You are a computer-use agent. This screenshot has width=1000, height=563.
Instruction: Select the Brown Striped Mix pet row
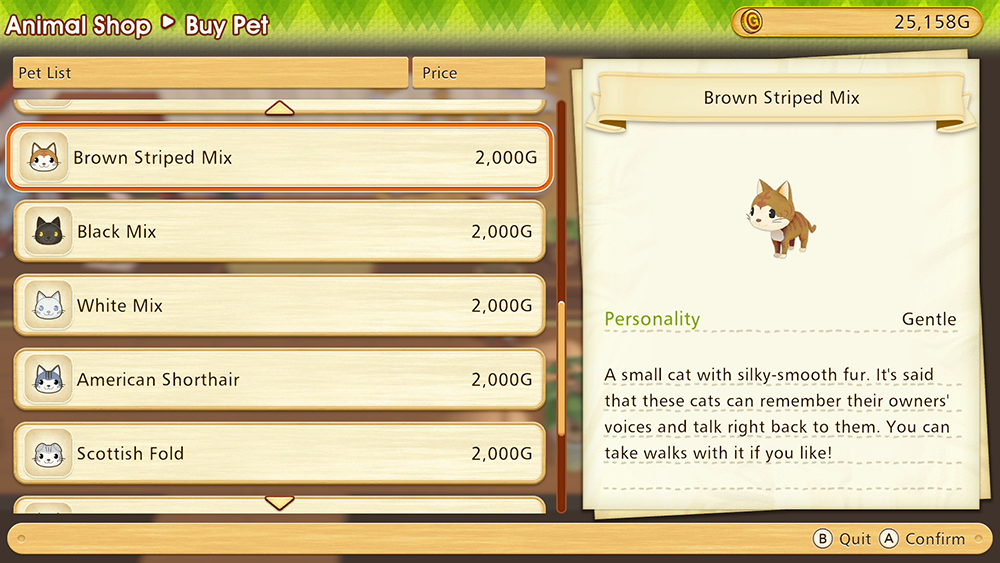pyautogui.click(x=280, y=158)
